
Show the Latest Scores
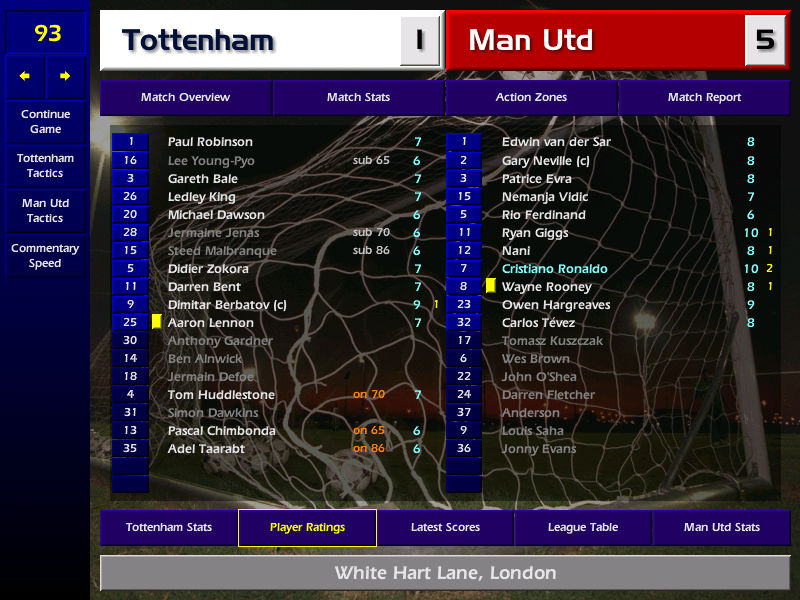pyautogui.click(x=445, y=527)
